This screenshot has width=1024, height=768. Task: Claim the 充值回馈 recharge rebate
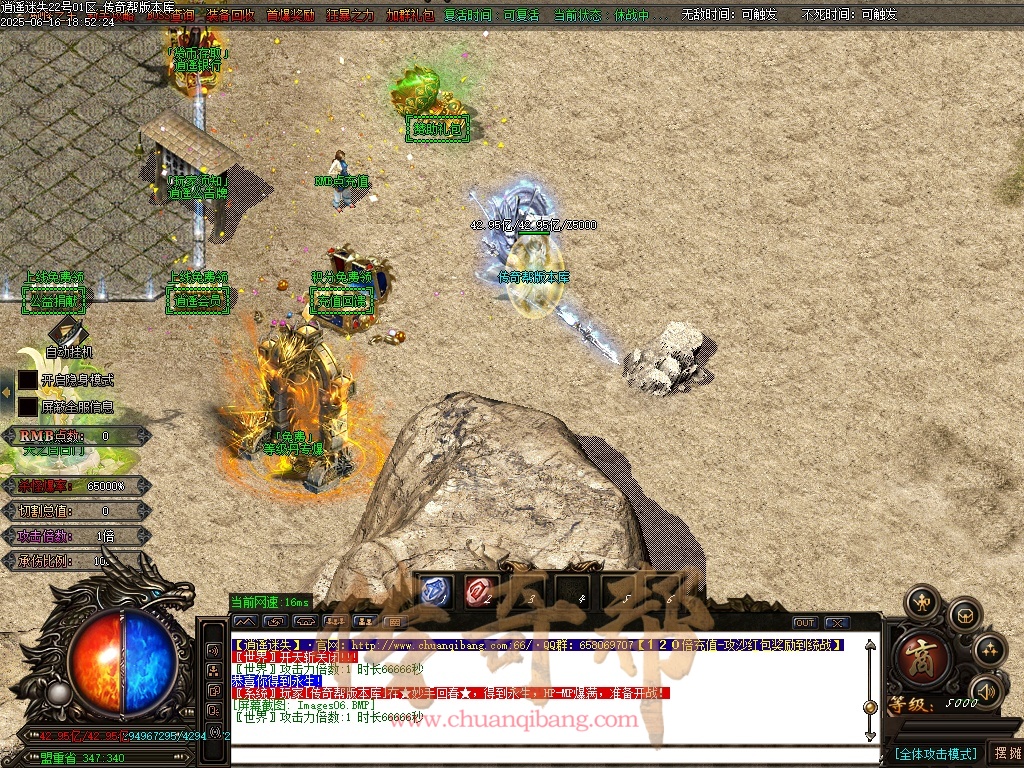click(341, 300)
